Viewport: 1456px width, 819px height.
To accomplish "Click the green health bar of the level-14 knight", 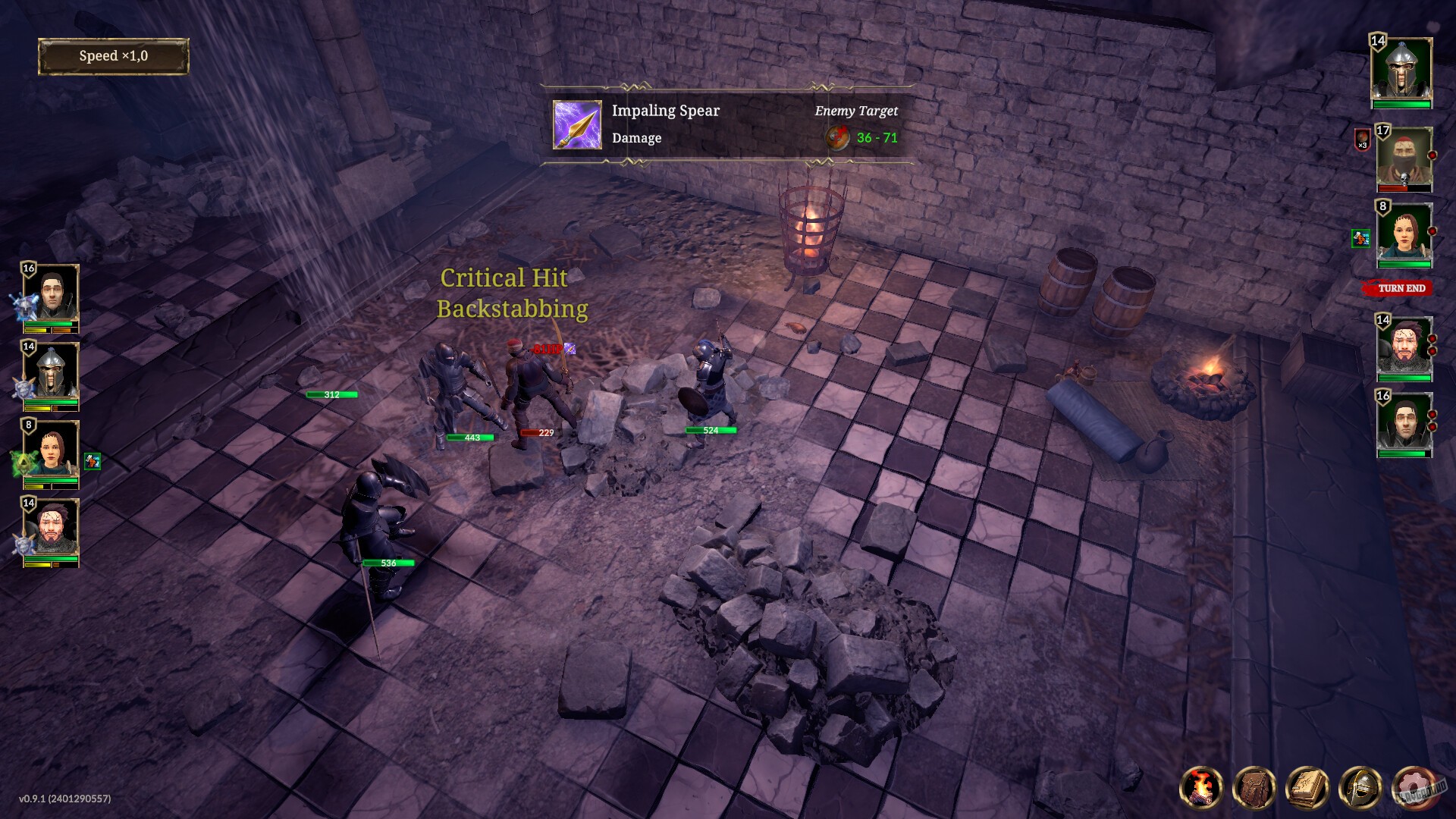I will tap(50, 402).
